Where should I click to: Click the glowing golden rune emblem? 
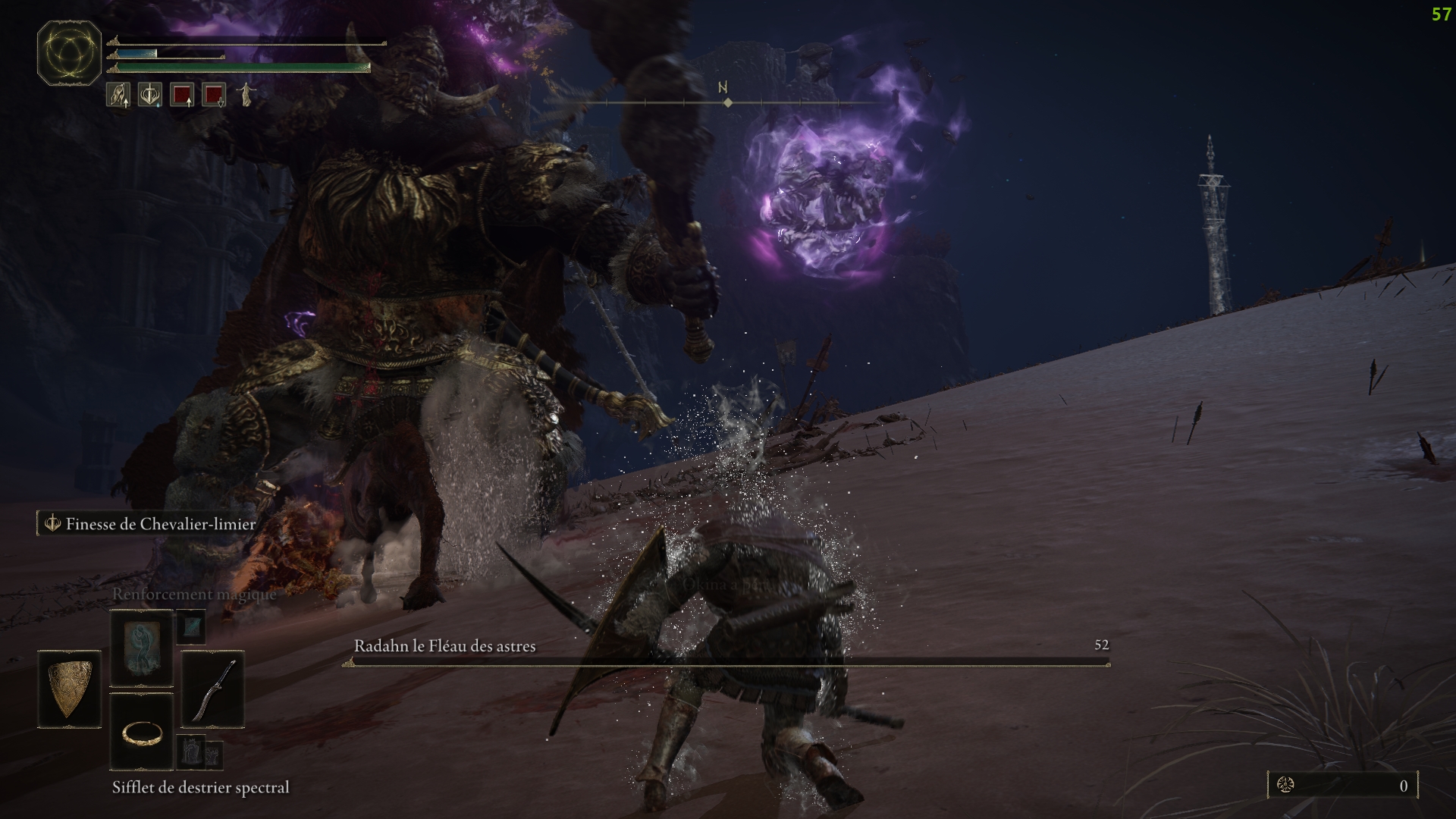[69, 54]
